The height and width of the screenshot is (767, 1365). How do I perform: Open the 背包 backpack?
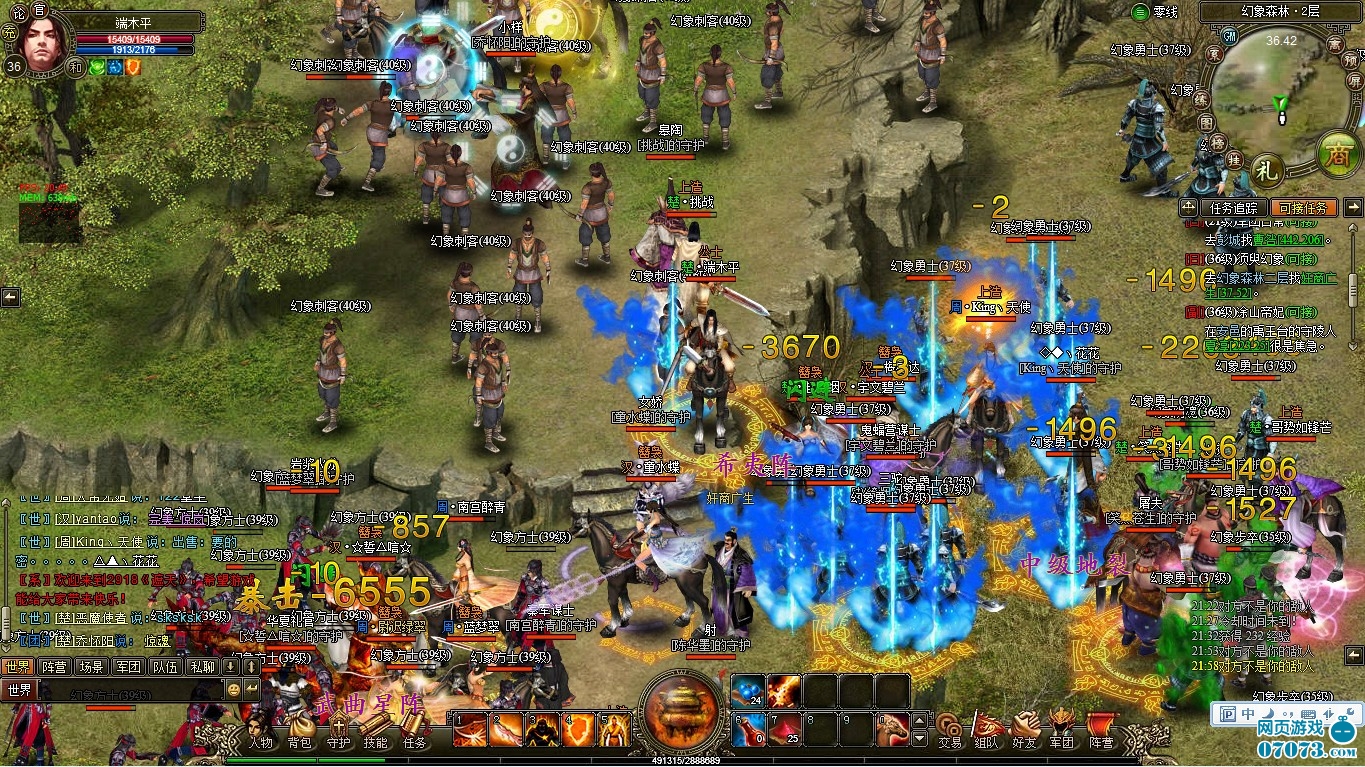tap(300, 731)
